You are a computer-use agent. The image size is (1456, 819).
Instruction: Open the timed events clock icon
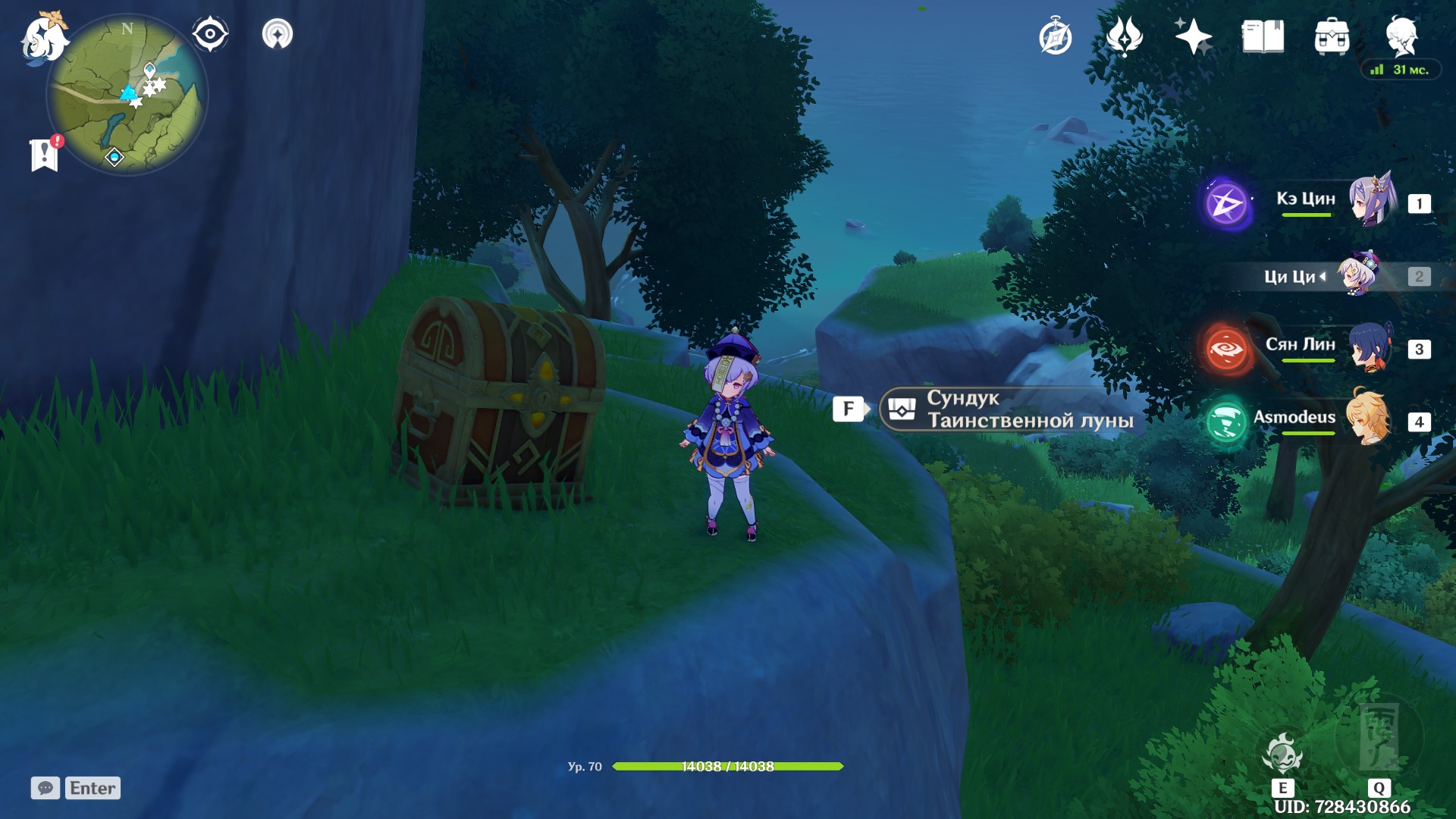pyautogui.click(x=1056, y=34)
